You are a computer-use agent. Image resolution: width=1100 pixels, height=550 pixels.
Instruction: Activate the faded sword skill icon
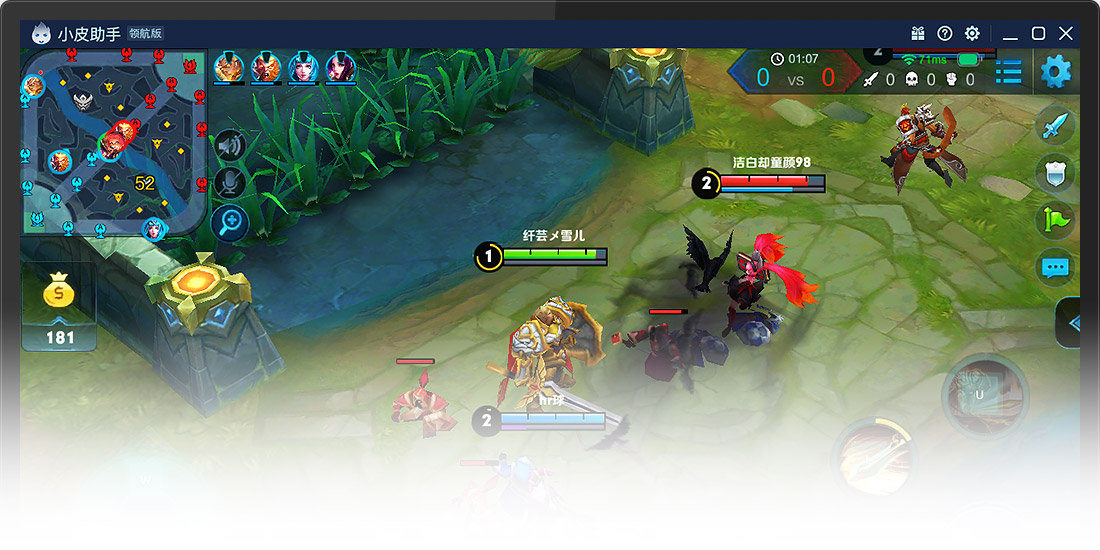coord(877,458)
